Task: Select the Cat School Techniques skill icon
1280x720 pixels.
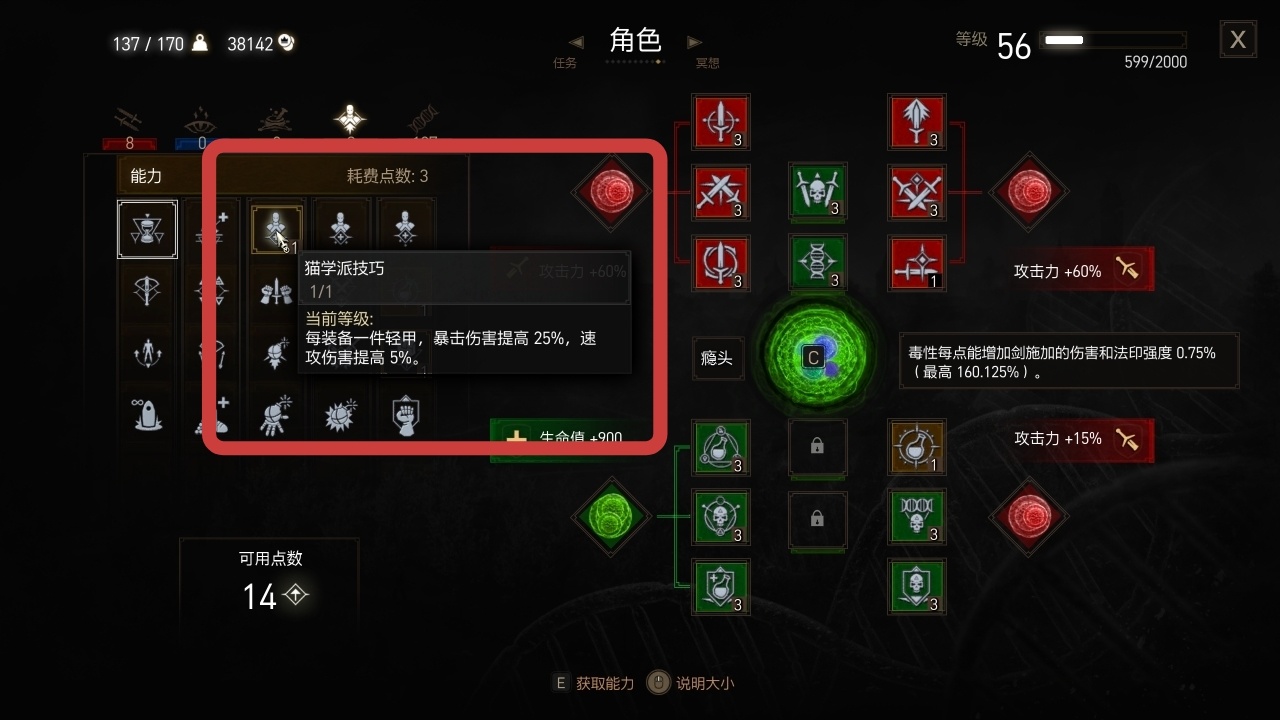Action: coord(276,227)
